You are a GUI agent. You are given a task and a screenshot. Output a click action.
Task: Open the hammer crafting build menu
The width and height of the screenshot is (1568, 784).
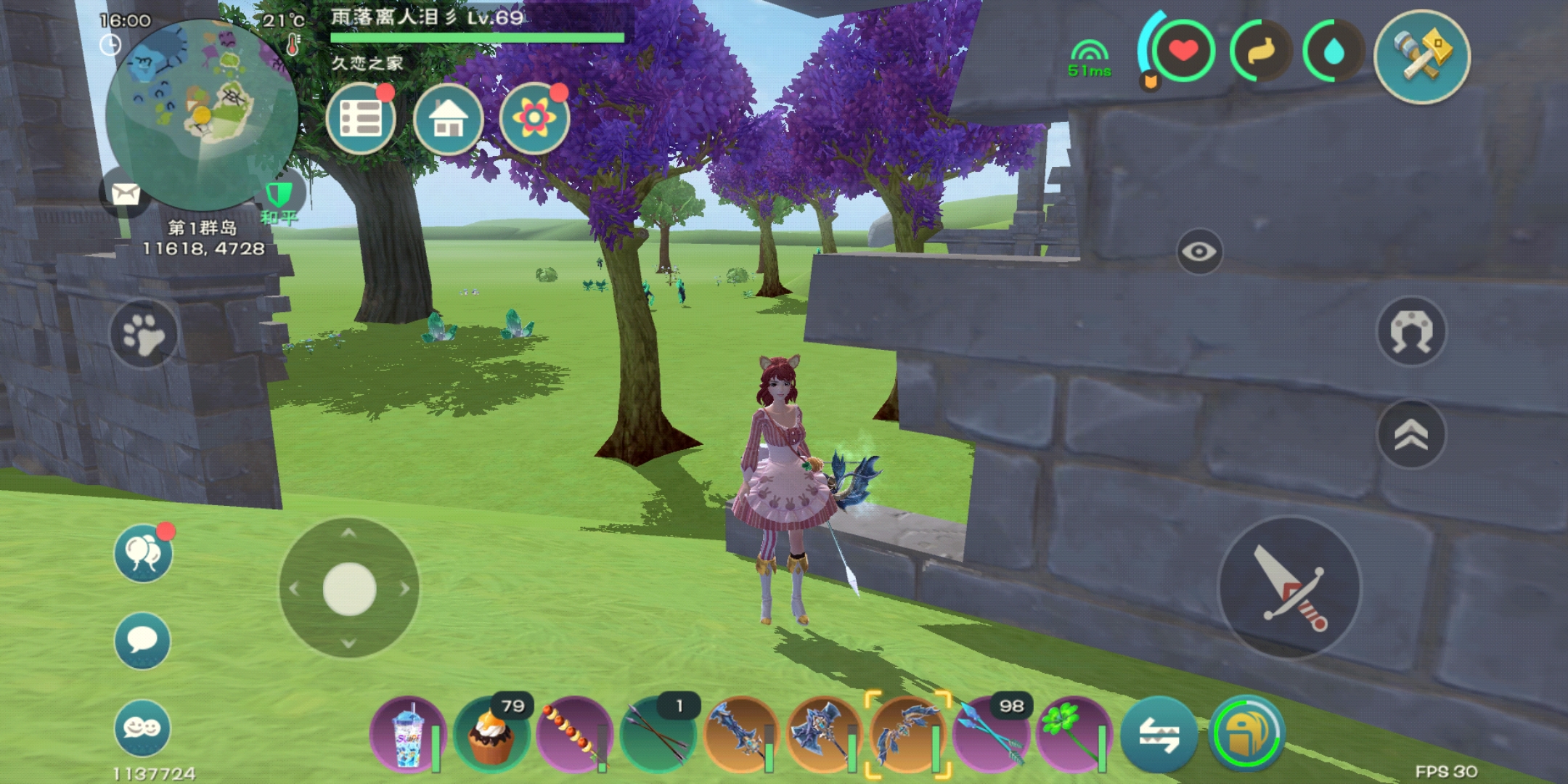pyautogui.click(x=1421, y=56)
